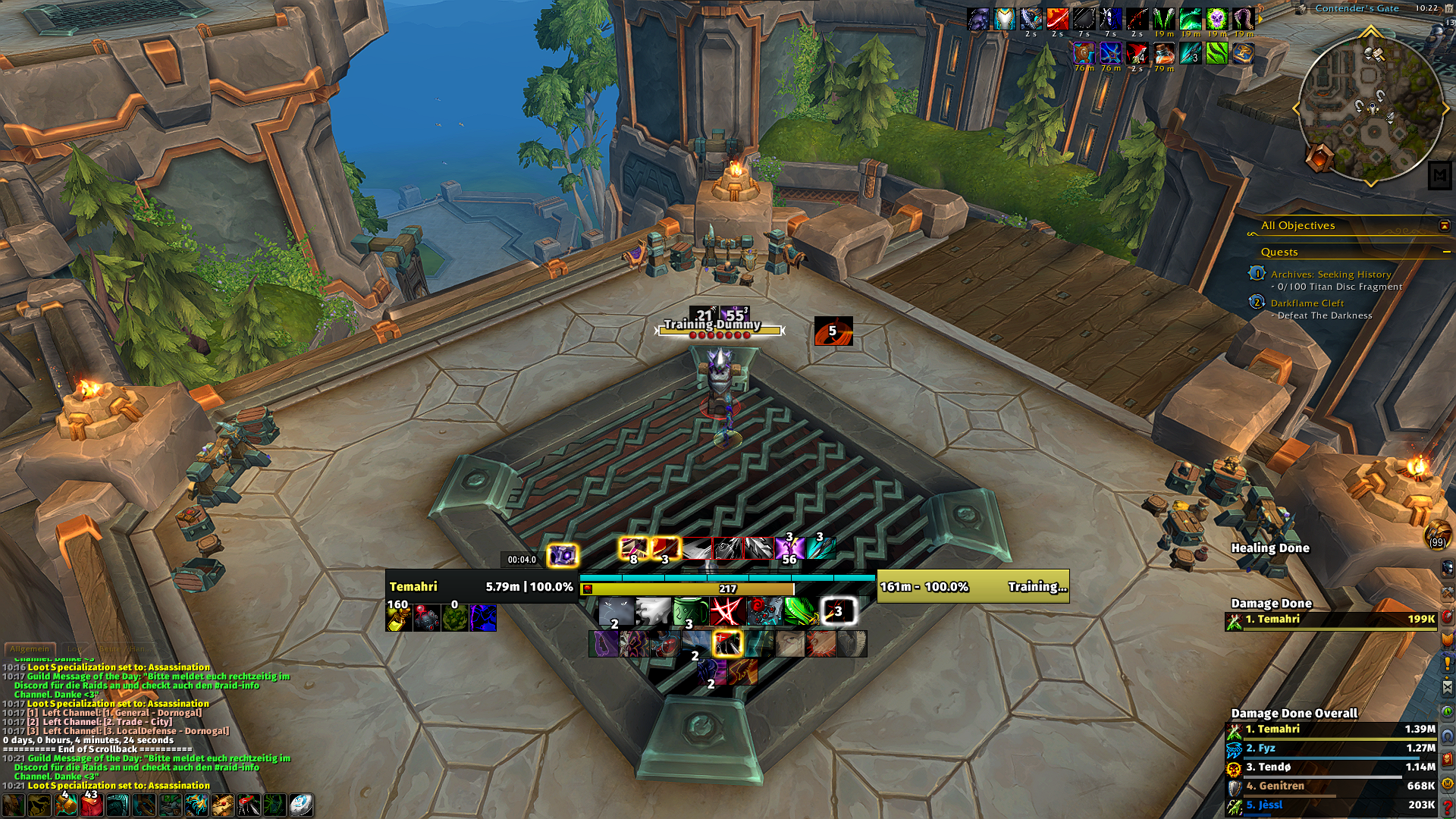Select the Darkflame Cleft quest entry
1456x819 pixels.
tap(1307, 303)
